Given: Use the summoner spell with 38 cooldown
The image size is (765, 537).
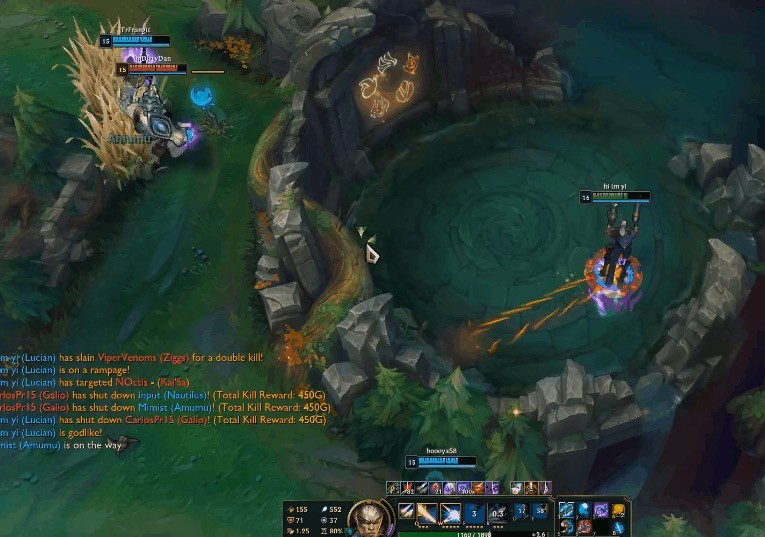Looking at the screenshot, I should click(x=540, y=511).
